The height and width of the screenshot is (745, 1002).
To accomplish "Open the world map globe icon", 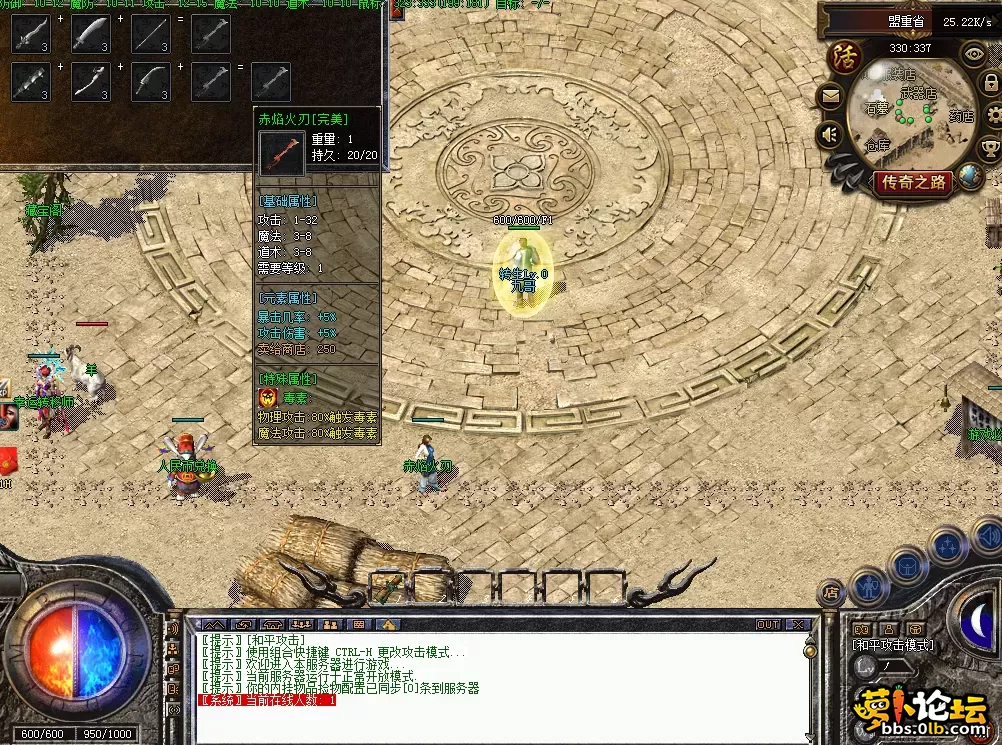I will pyautogui.click(x=970, y=177).
